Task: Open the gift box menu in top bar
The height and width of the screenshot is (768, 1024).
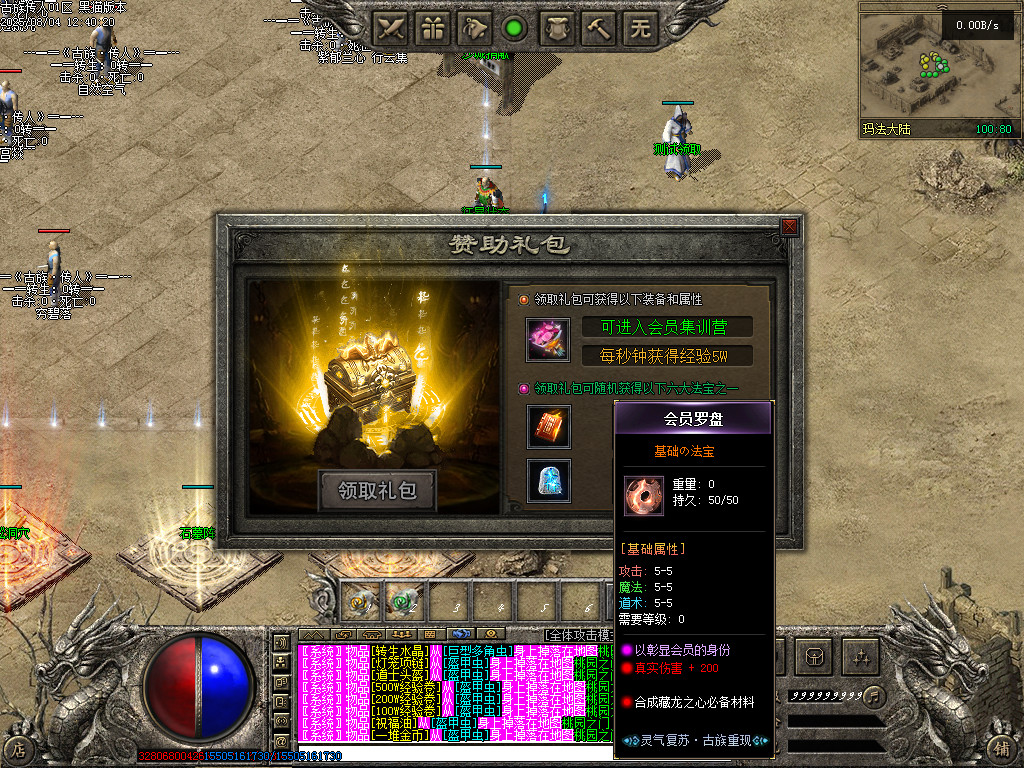Action: point(432,29)
